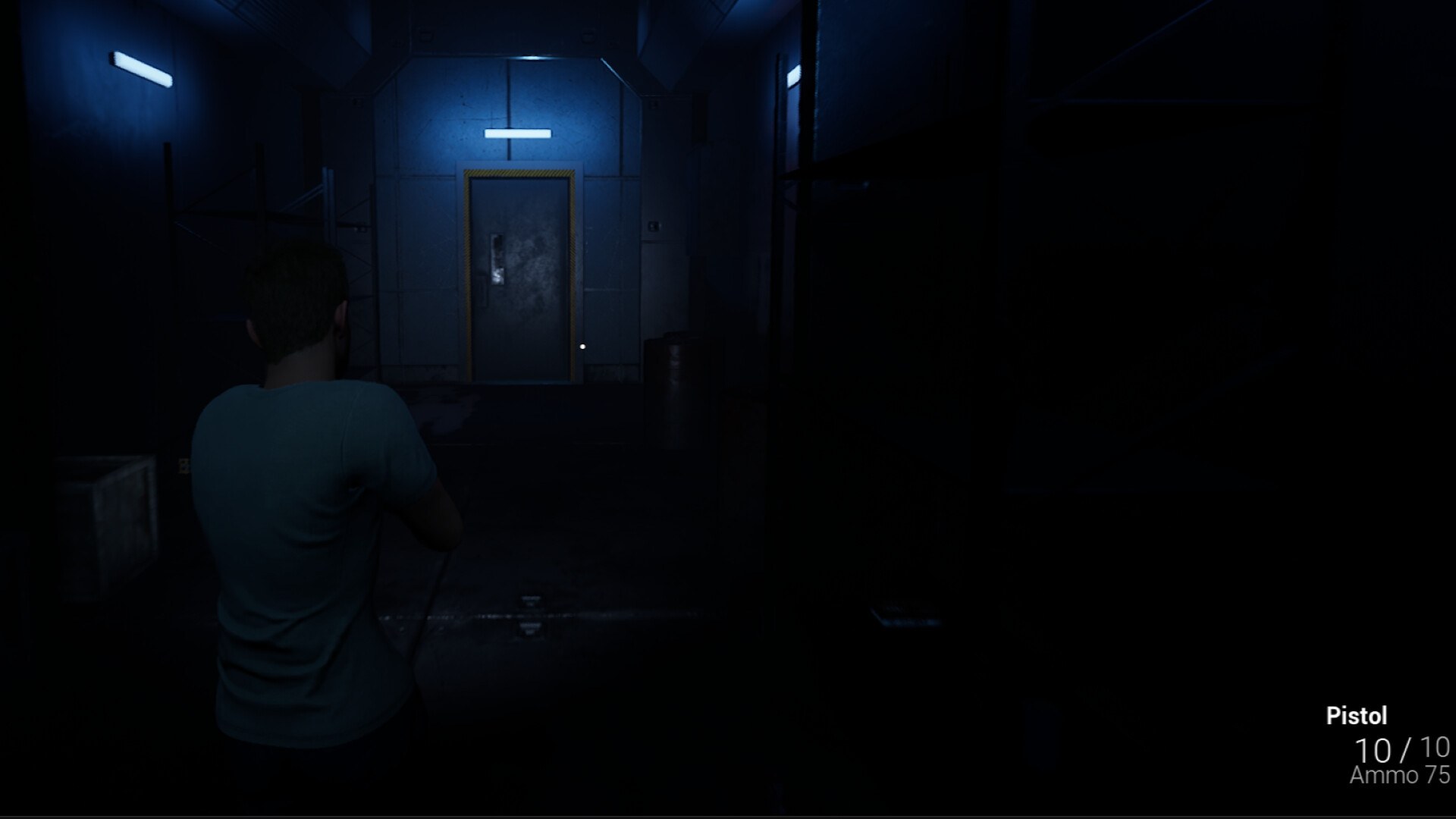This screenshot has width=1456, height=819.
Task: Click the glowing light panel on the right wall
Action: coord(795,77)
